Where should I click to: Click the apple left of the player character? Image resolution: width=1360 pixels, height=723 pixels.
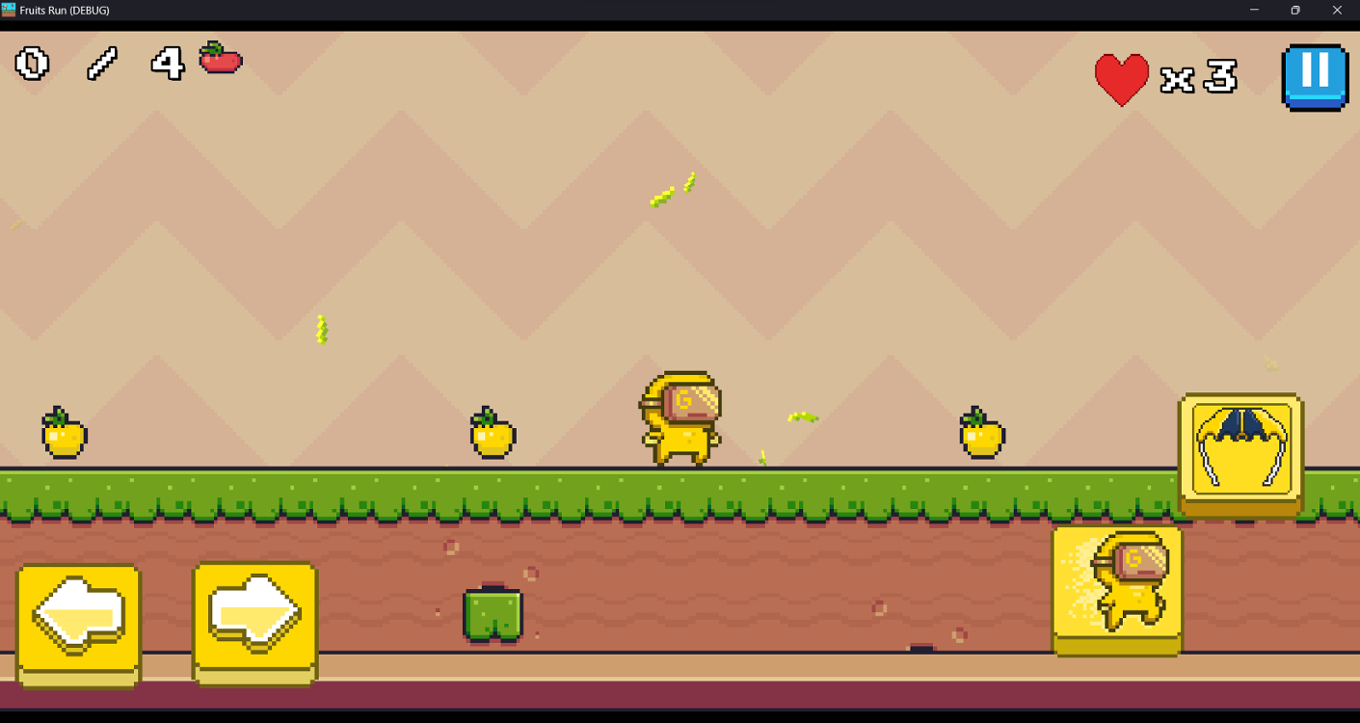[x=492, y=435]
